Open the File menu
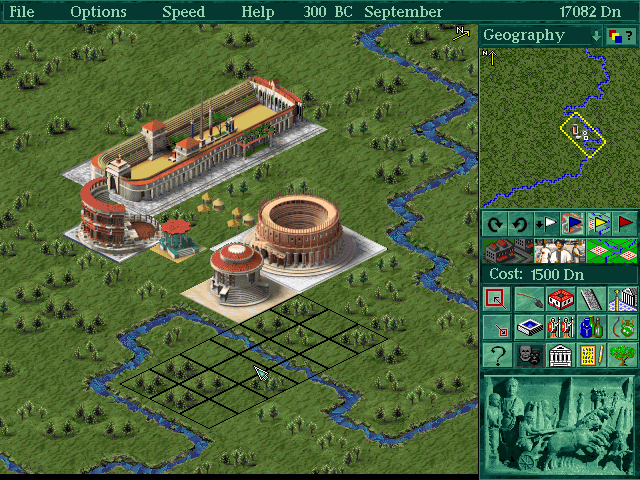The image size is (640, 480). point(21,12)
